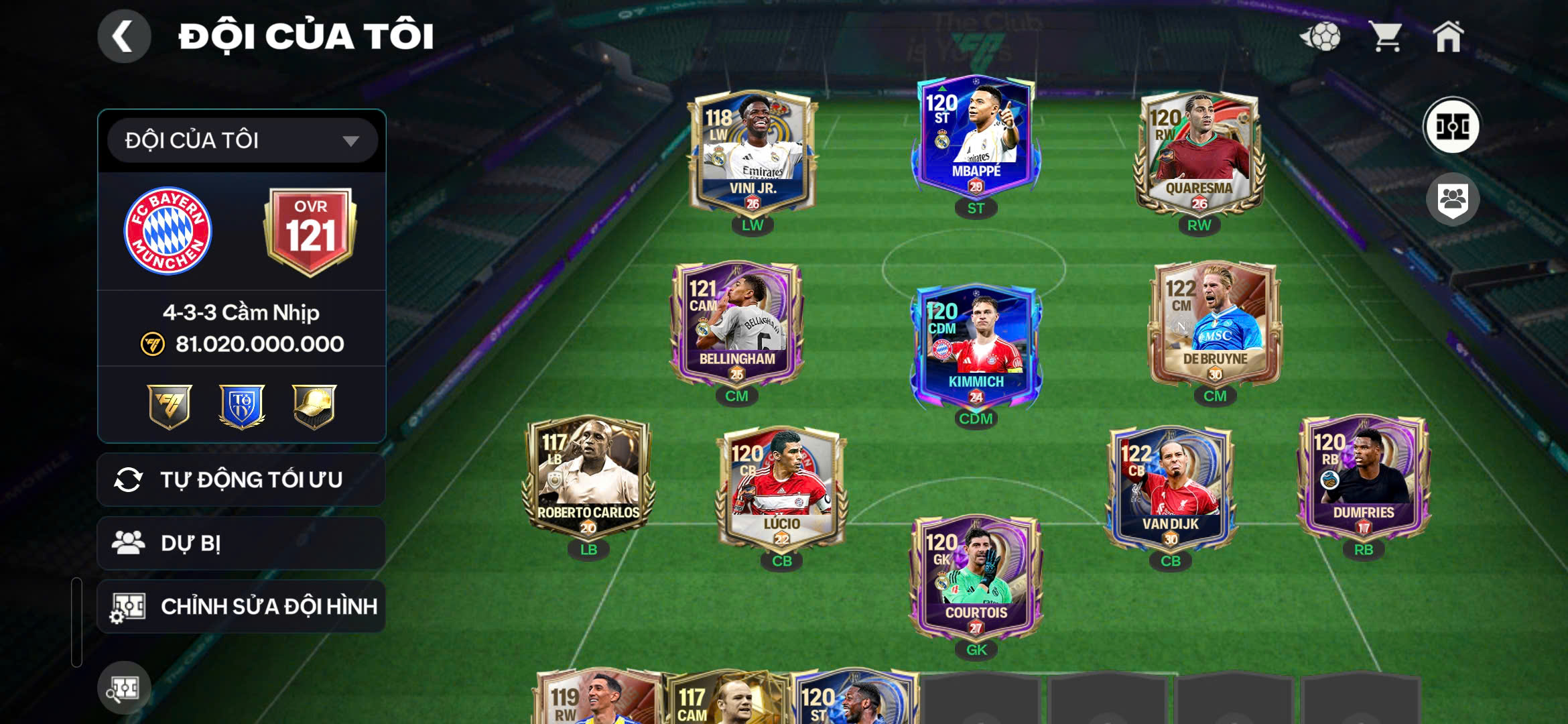Select Courtois goalkeeper card
This screenshot has height=724, width=1568.
[x=976, y=578]
